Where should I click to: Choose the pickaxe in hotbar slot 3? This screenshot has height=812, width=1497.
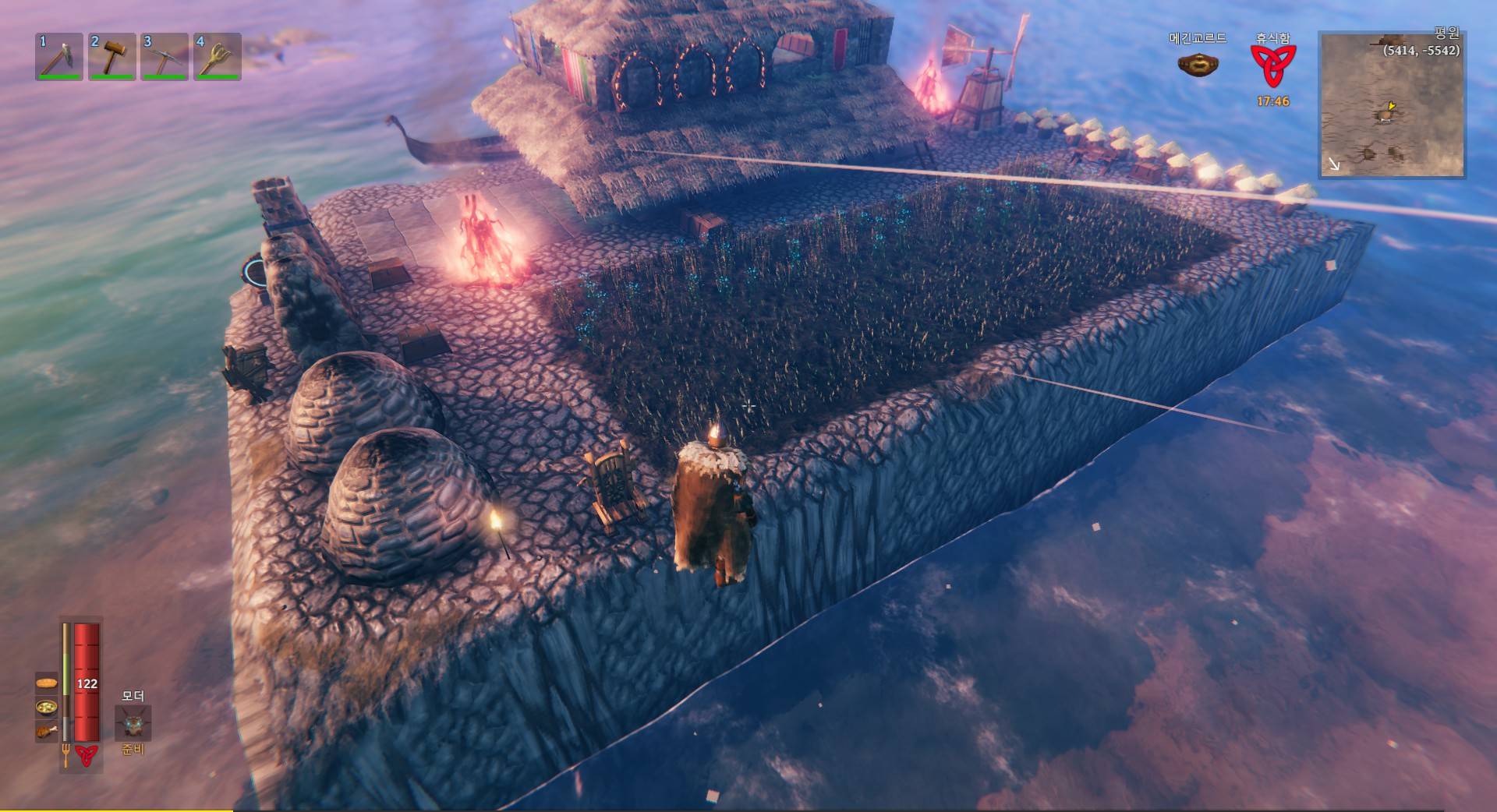165,56
